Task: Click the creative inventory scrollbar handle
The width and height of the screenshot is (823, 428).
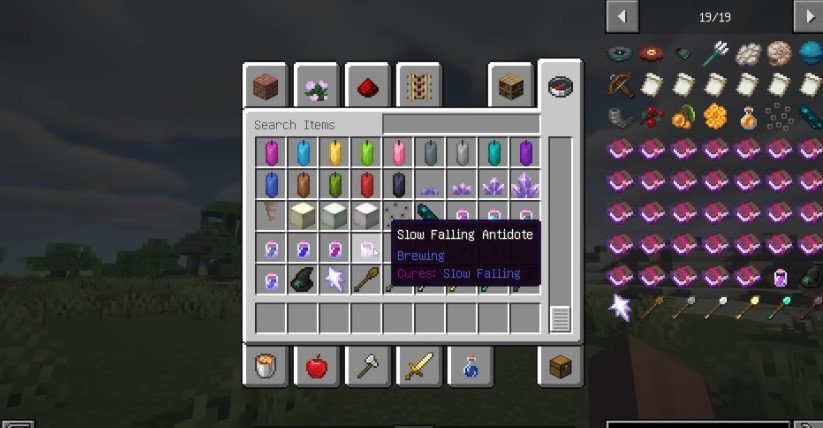Action: click(560, 319)
